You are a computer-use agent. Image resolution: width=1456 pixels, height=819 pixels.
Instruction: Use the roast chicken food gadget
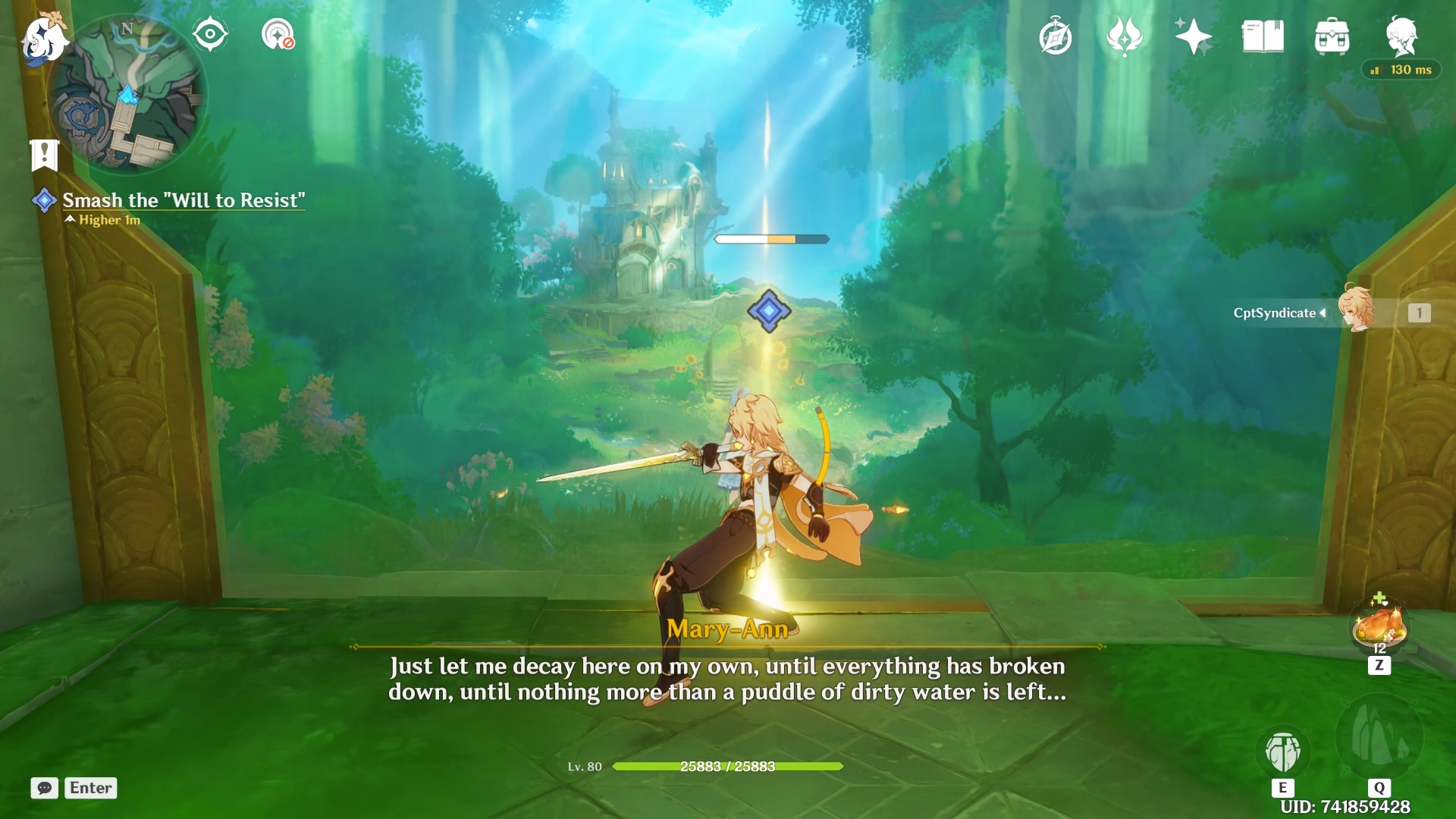[x=1379, y=627]
